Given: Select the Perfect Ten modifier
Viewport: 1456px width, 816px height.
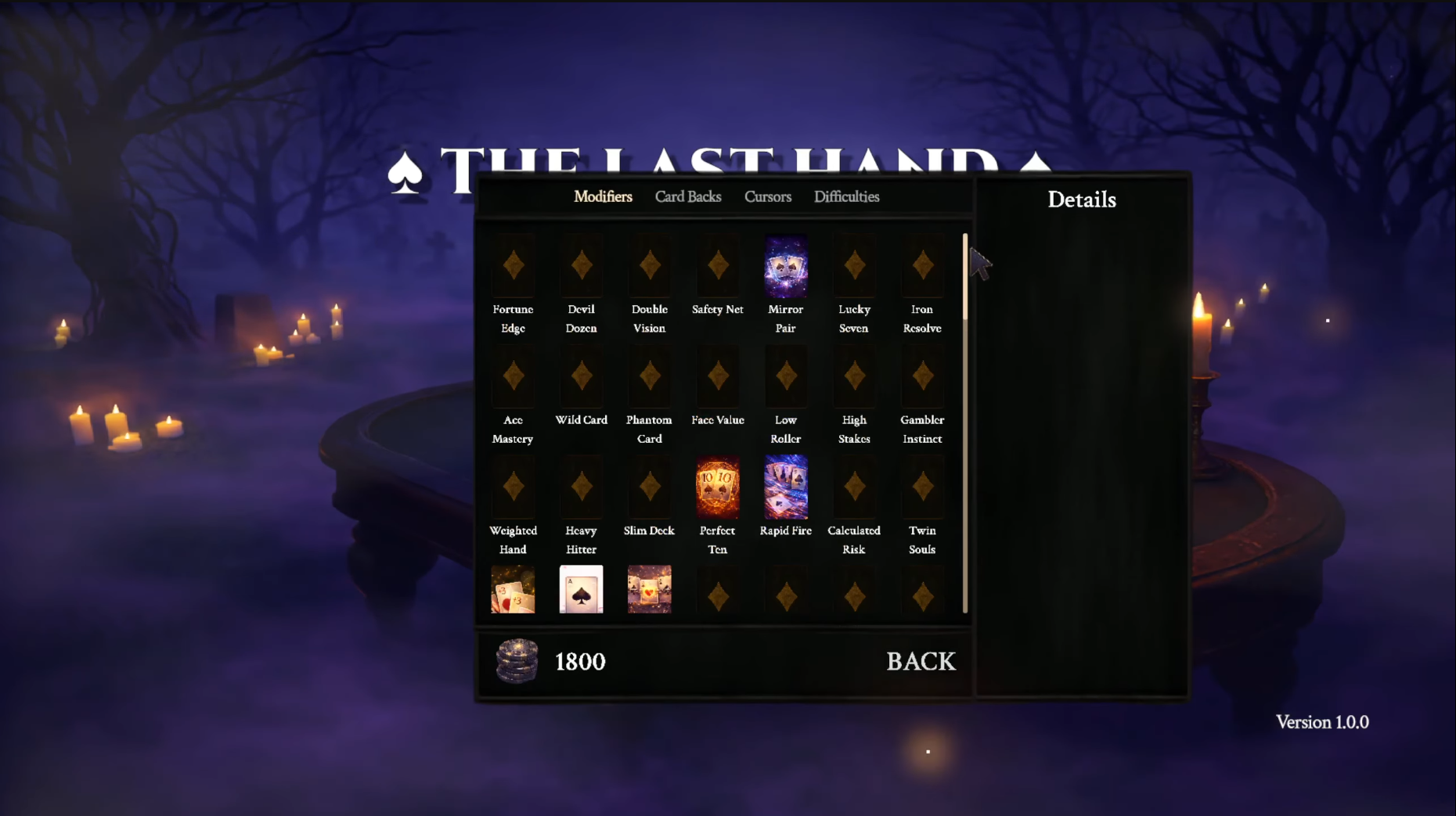Looking at the screenshot, I should [x=718, y=488].
